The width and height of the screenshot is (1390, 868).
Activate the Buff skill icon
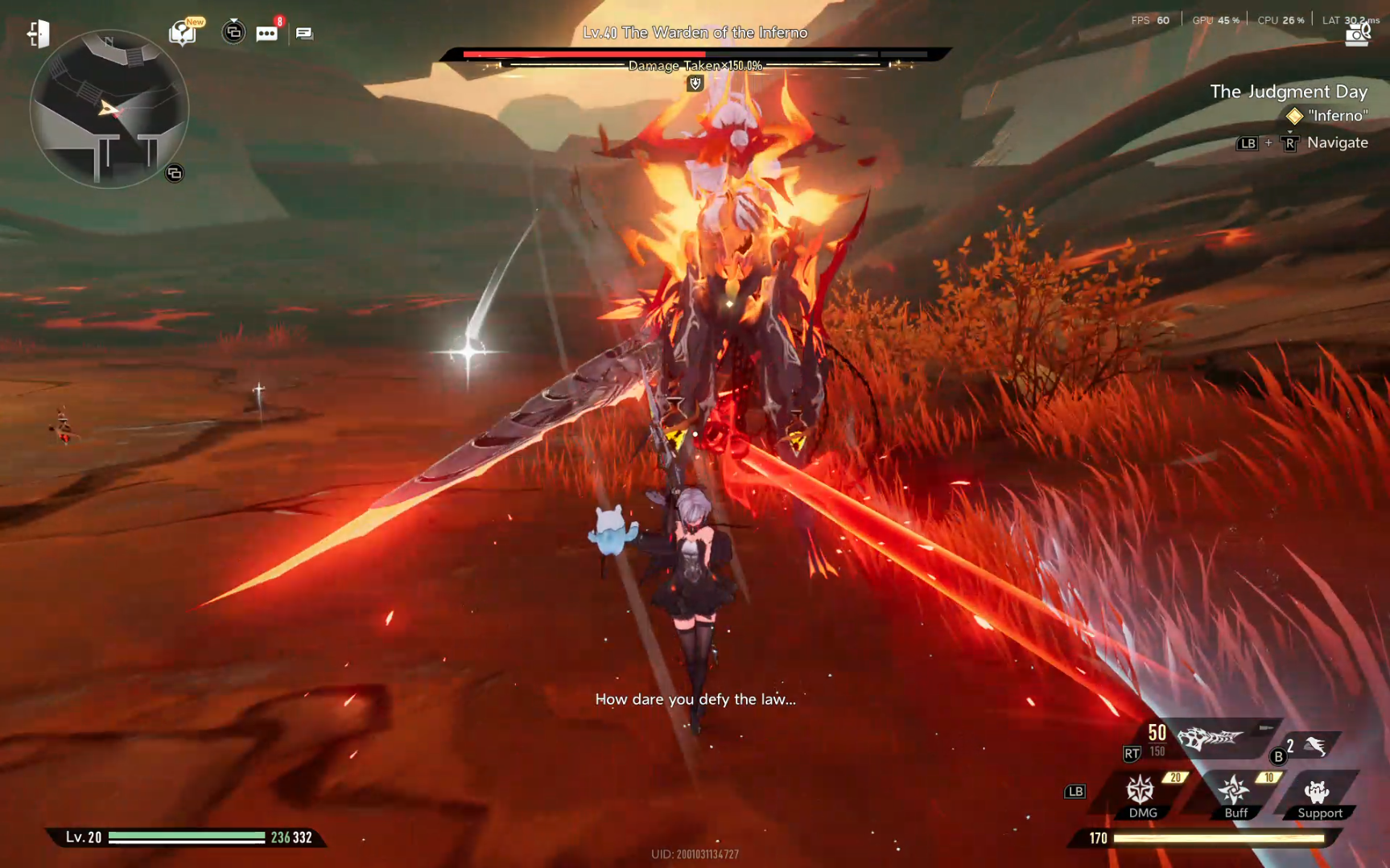1234,792
